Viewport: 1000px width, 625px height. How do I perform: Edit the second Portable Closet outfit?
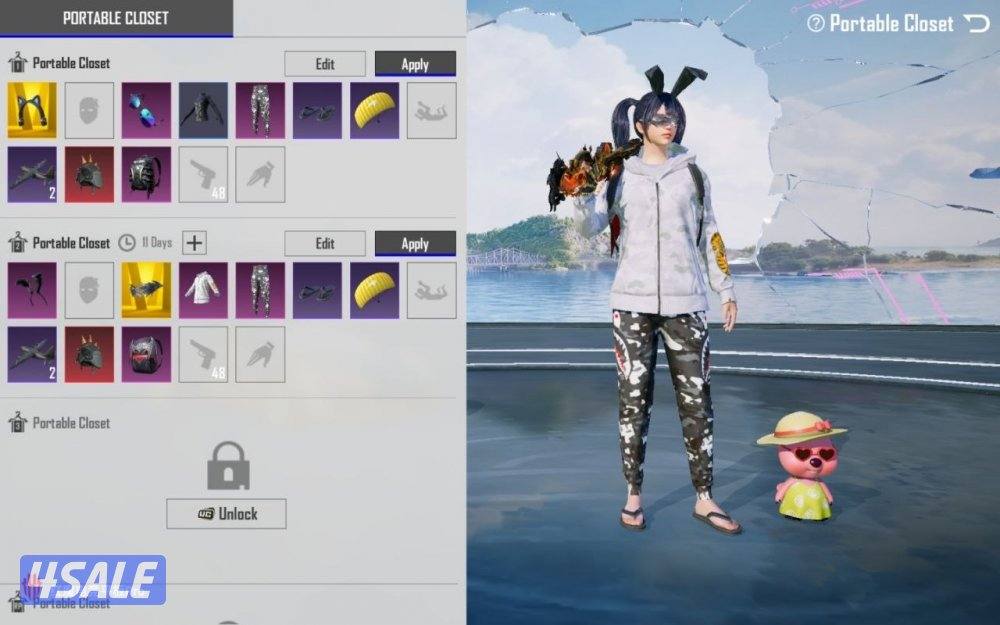(x=325, y=244)
